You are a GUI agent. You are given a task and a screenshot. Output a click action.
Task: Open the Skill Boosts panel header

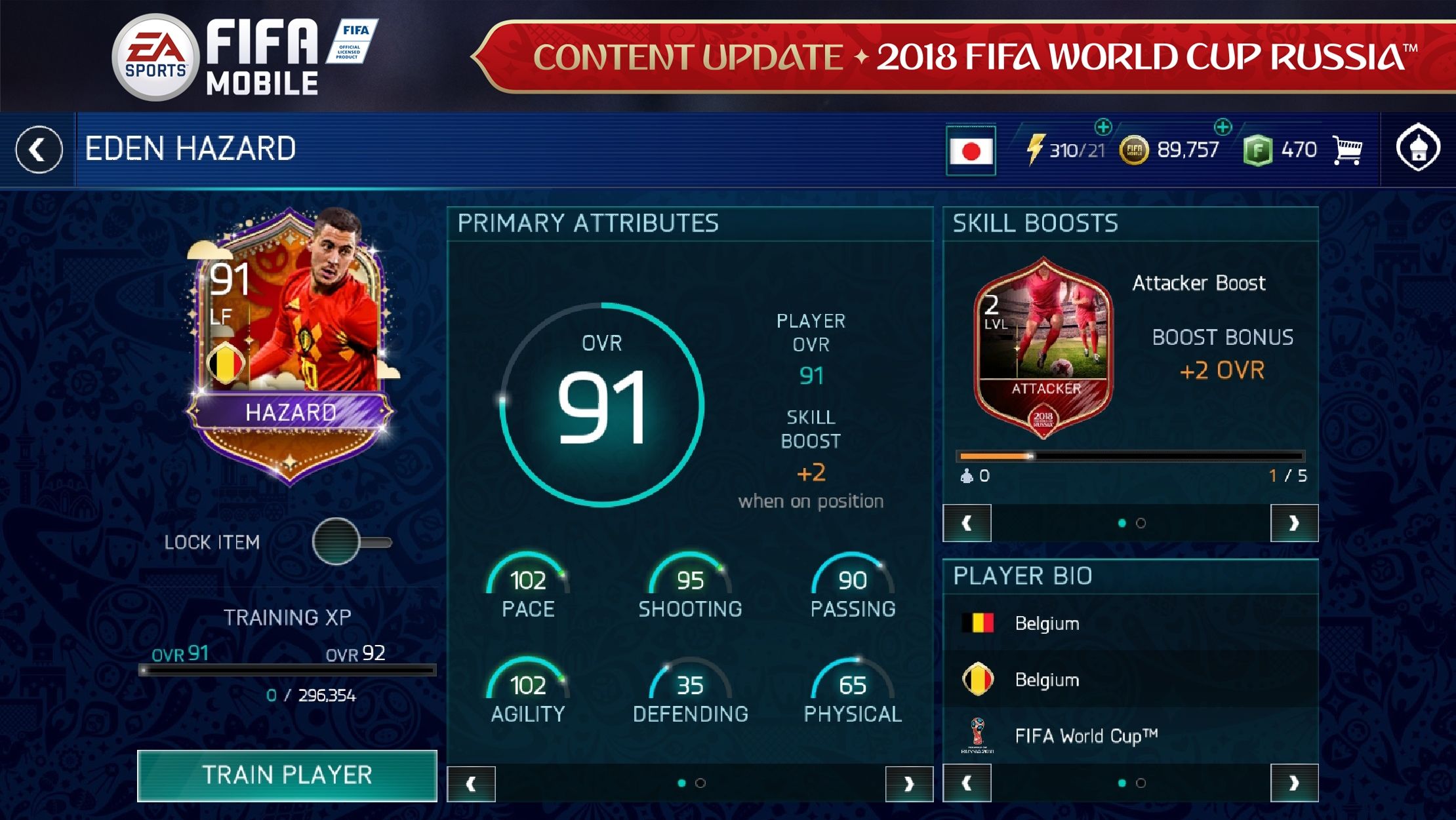(x=1036, y=223)
